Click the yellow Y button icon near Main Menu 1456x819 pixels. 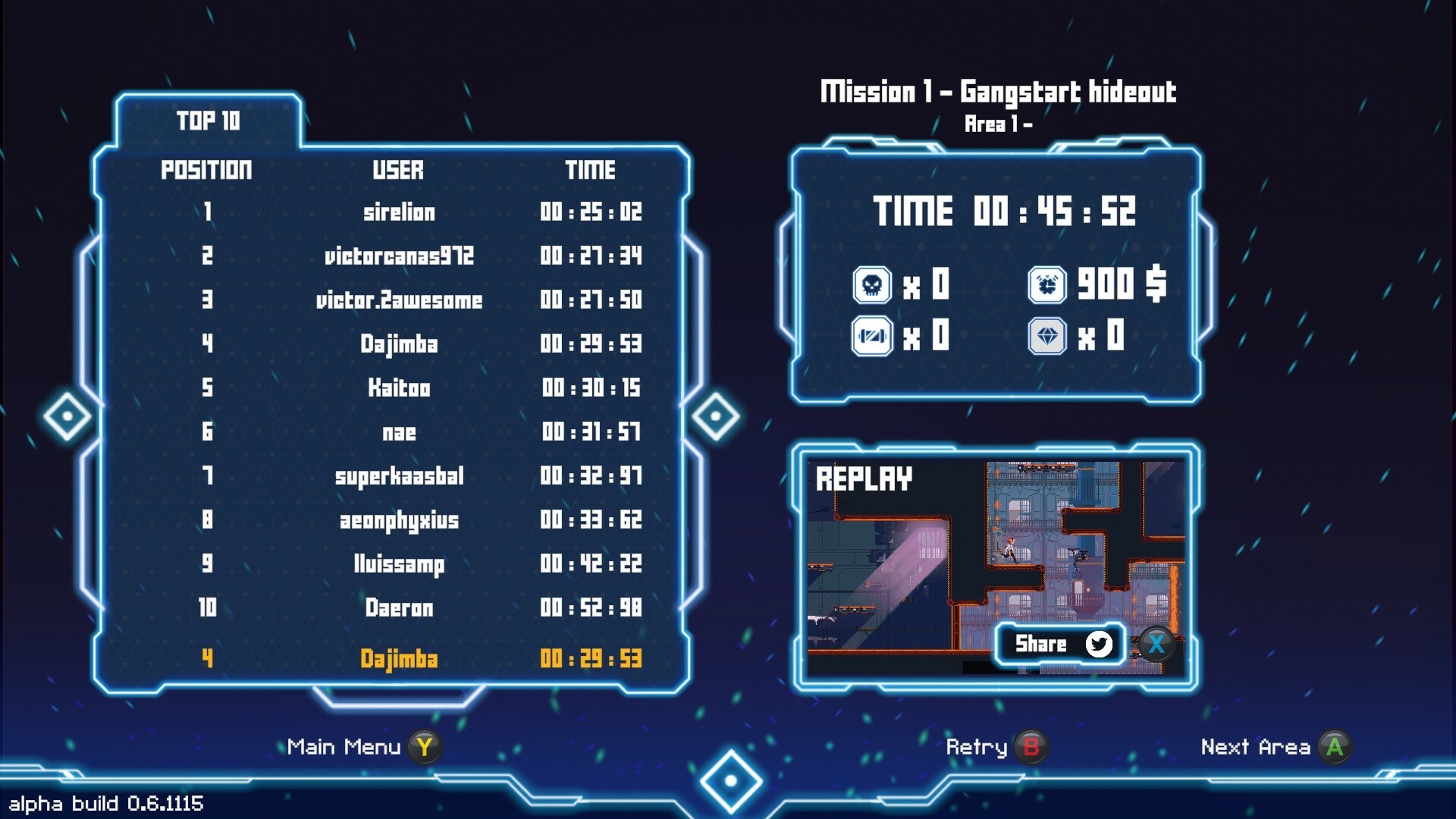[425, 746]
